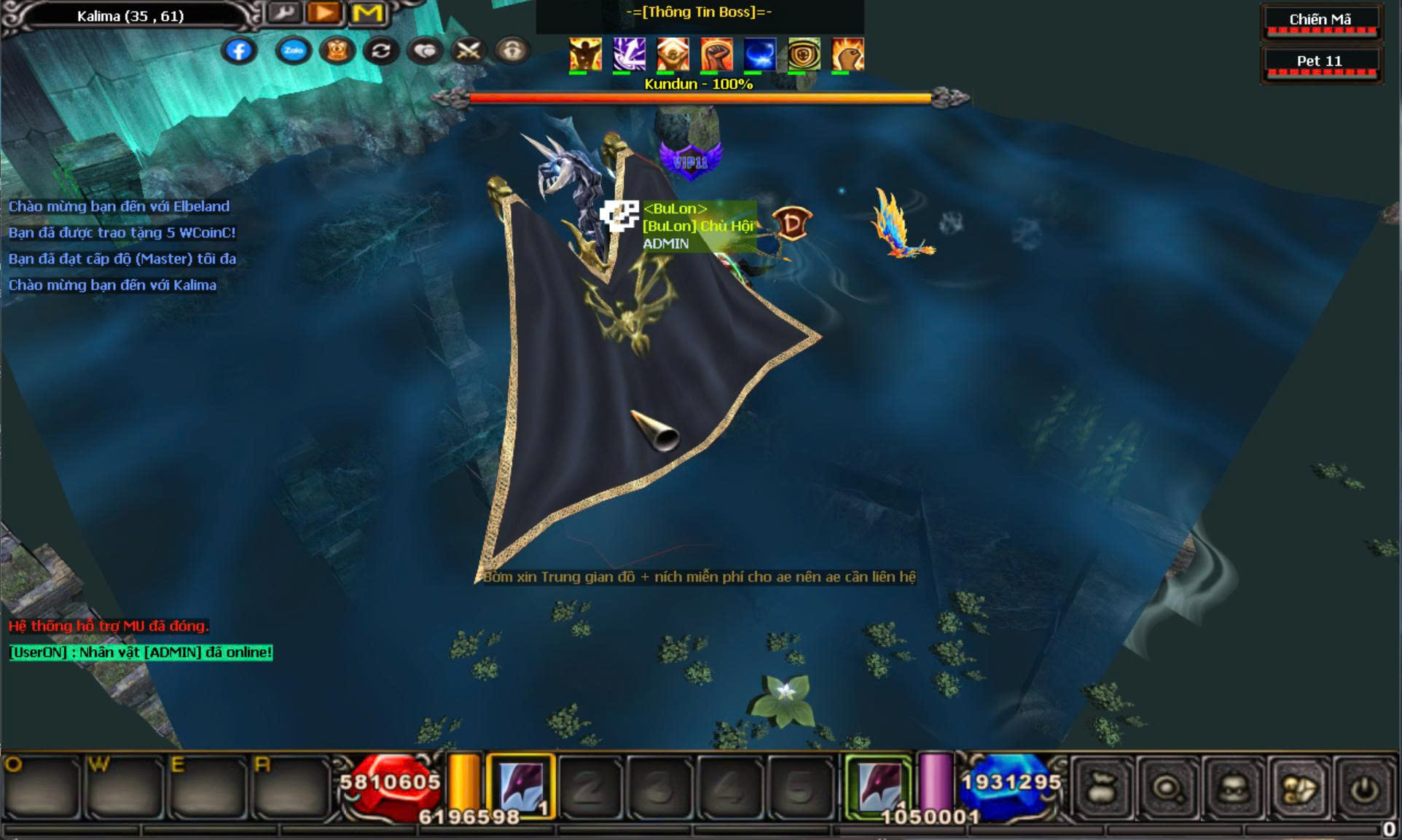Open the Facebook link icon

click(x=239, y=50)
